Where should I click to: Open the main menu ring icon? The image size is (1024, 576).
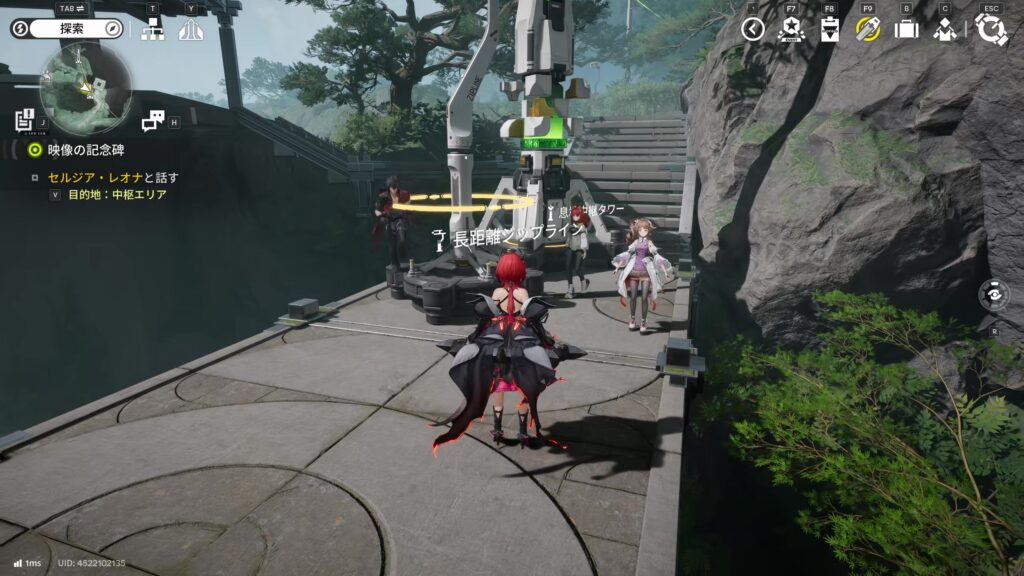tap(991, 28)
